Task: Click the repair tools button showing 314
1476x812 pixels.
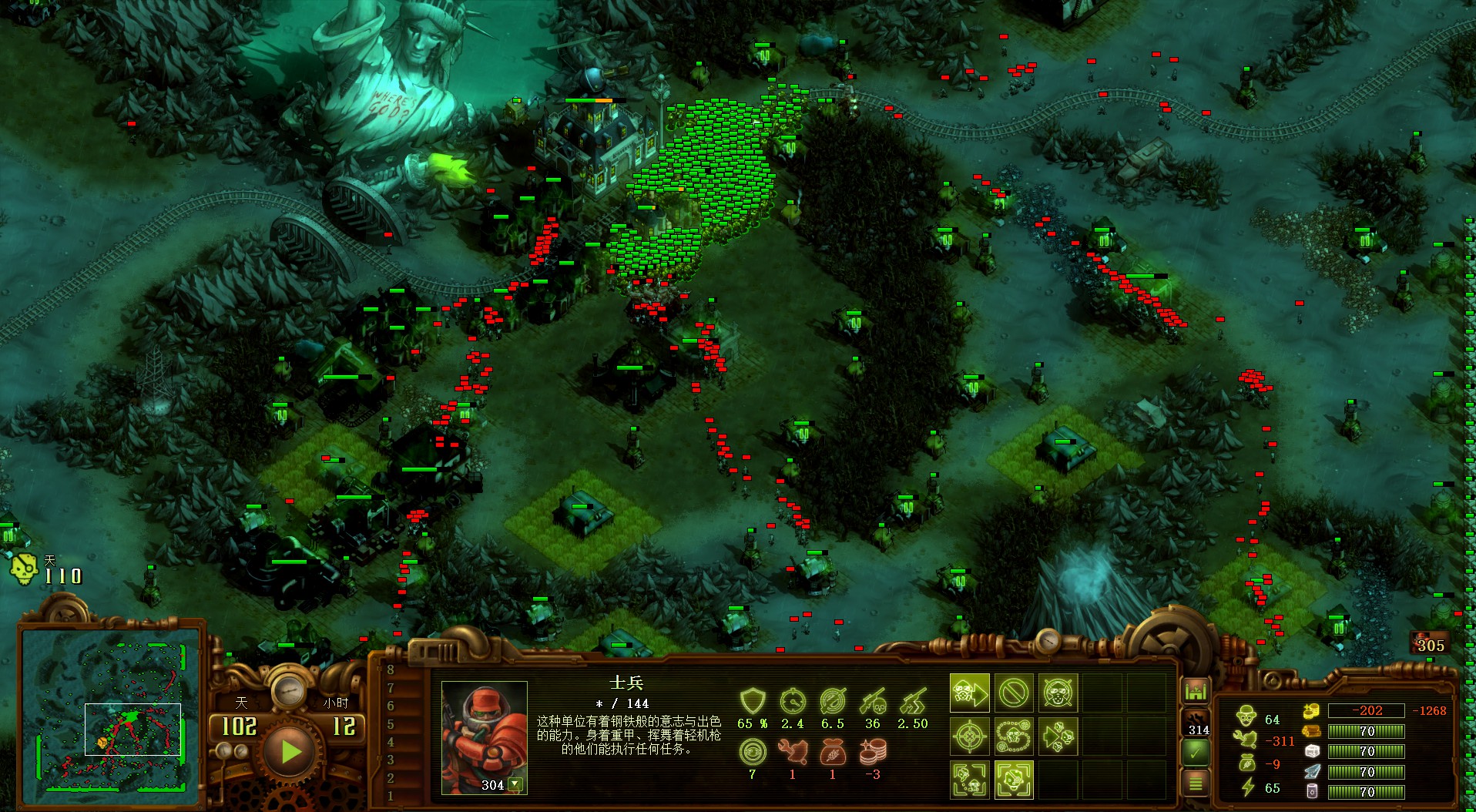Action: point(1196,724)
